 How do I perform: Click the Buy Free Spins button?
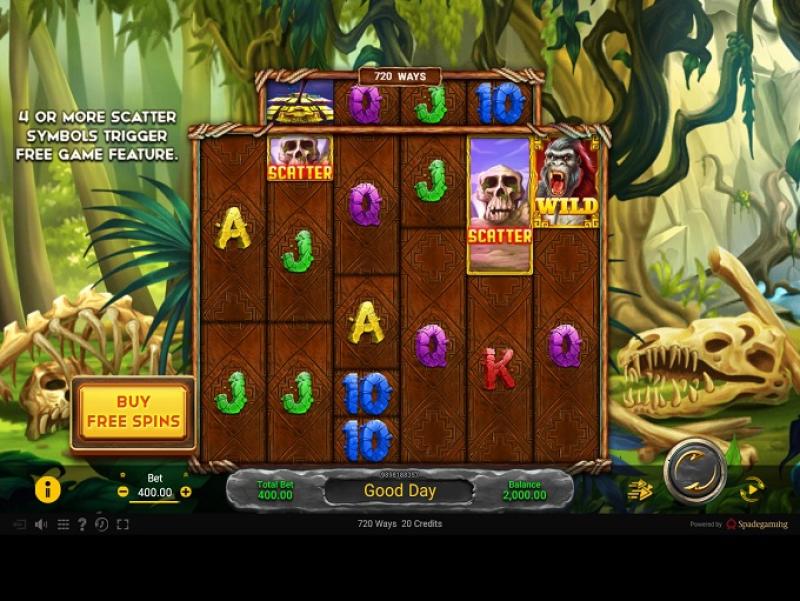[133, 412]
